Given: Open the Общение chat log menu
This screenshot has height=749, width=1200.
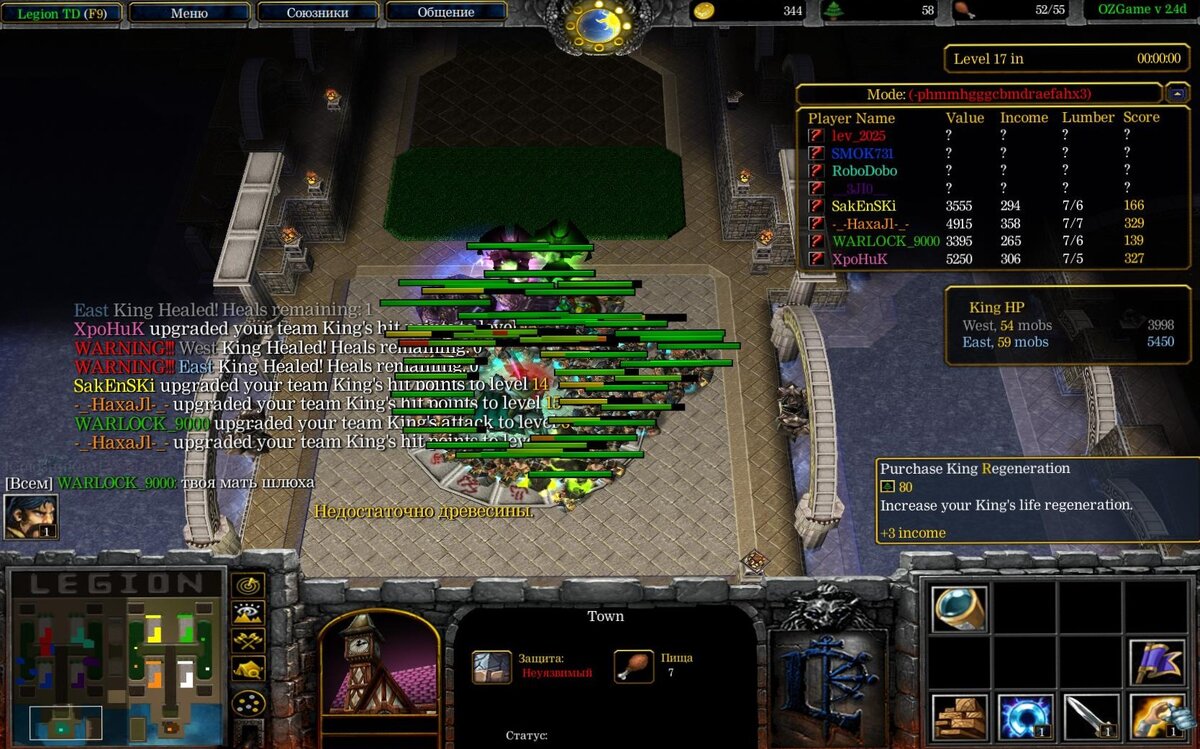Looking at the screenshot, I should 445,13.
